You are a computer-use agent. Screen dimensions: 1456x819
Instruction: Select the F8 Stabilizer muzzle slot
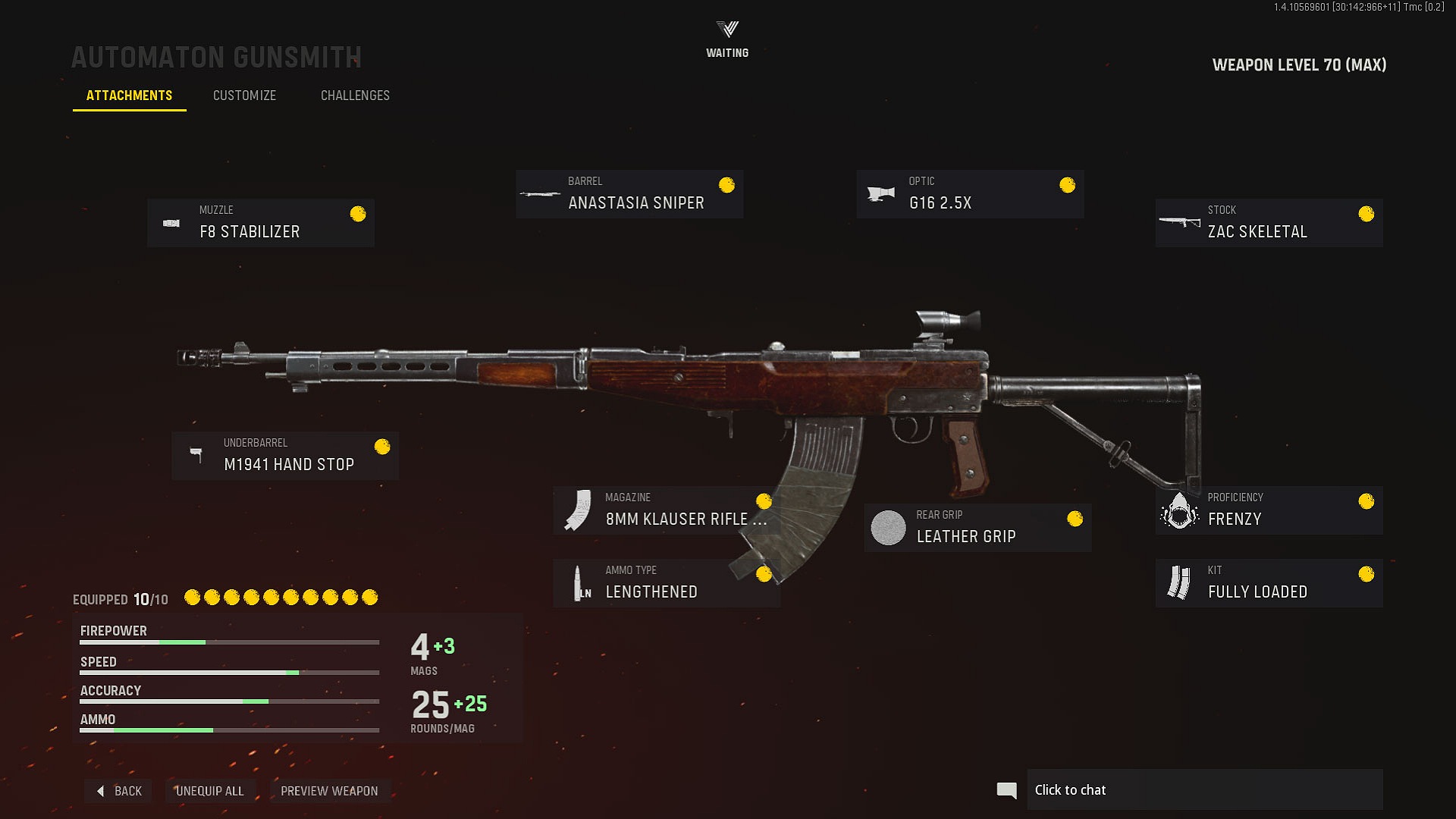261,223
